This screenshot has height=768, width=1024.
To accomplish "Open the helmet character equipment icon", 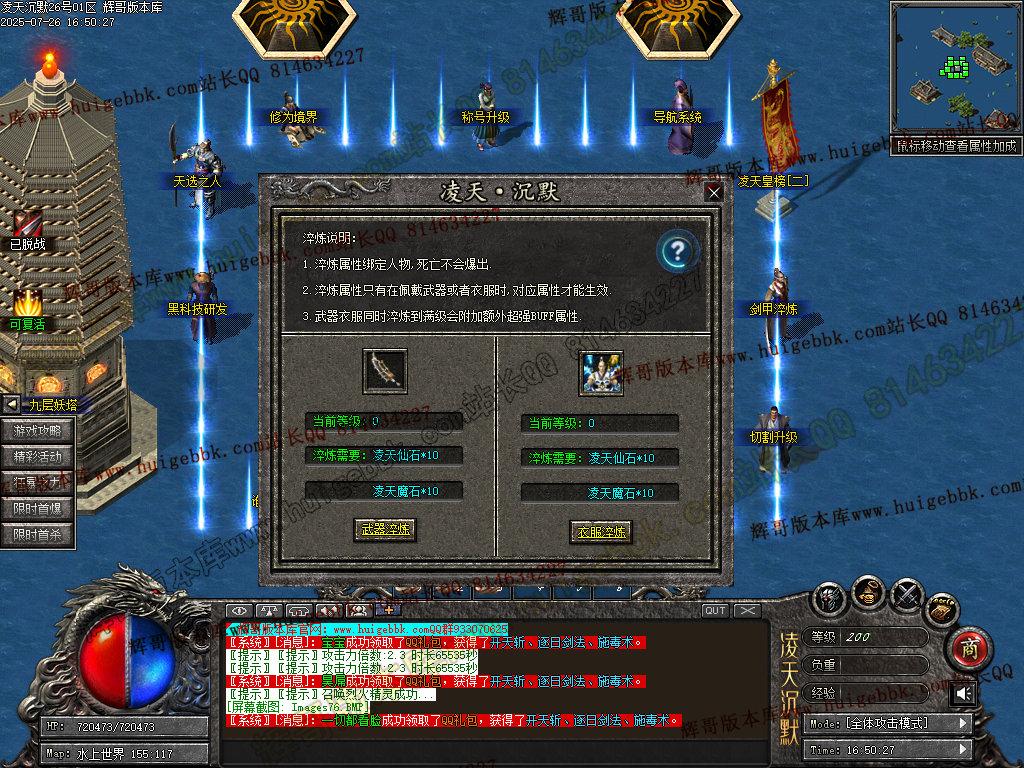I will coord(829,598).
